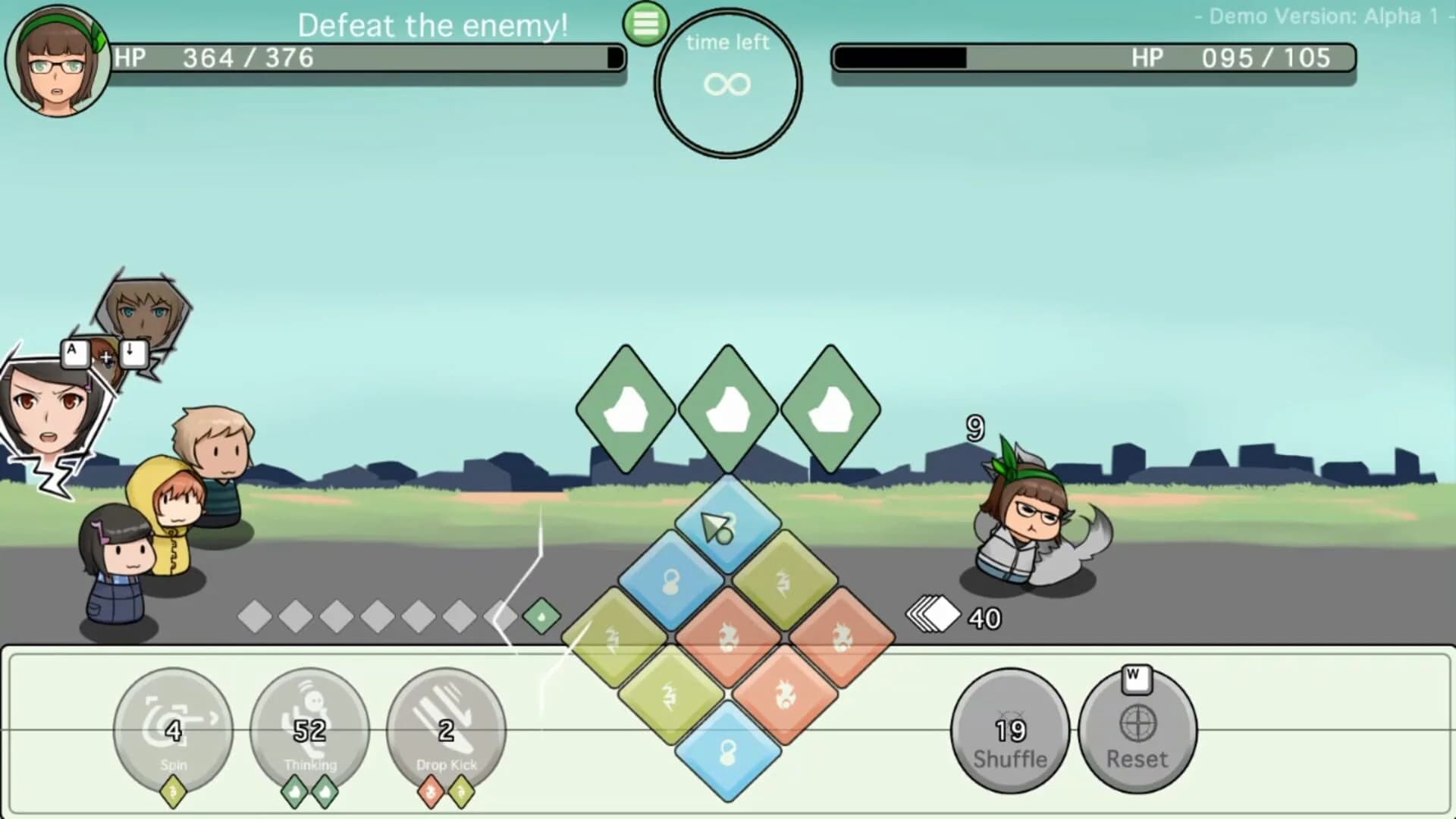Click the Defeat the enemy banner
Viewport: 1456px width, 819px height.
coord(434,26)
